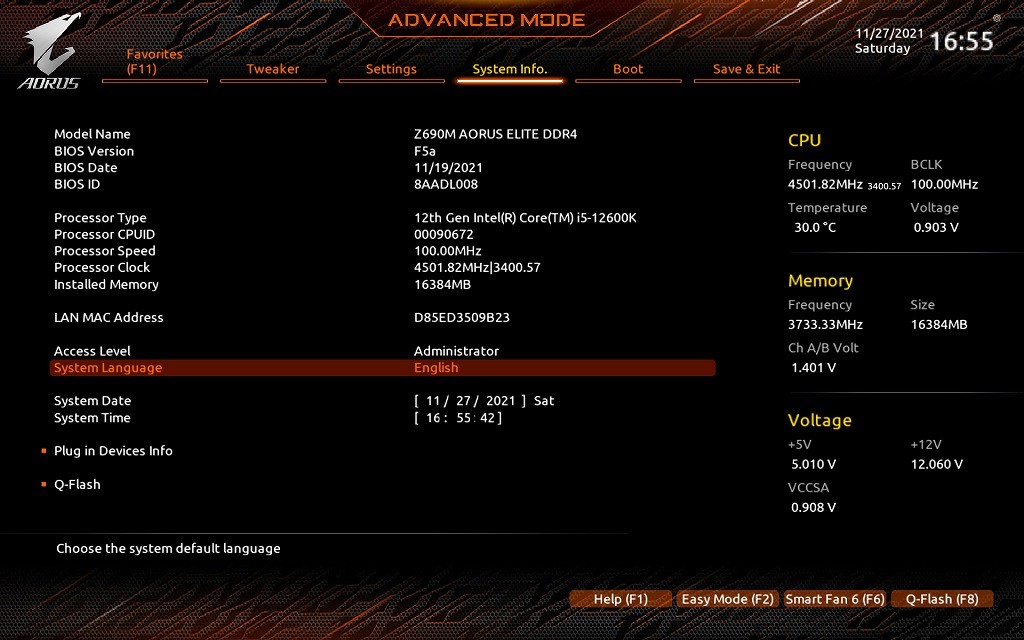Click the System Time field

click(459, 418)
